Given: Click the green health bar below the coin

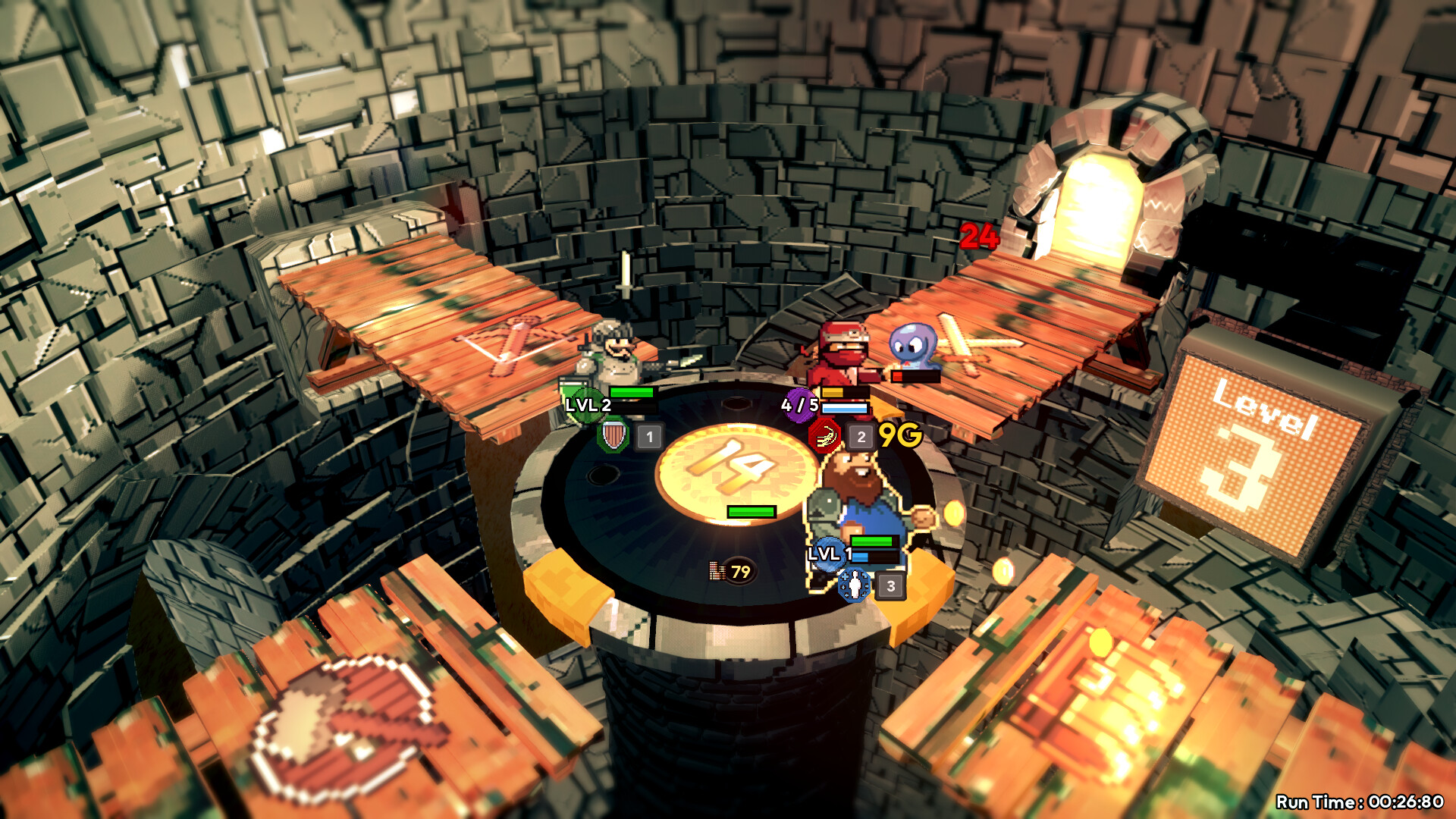Looking at the screenshot, I should pos(751,513).
